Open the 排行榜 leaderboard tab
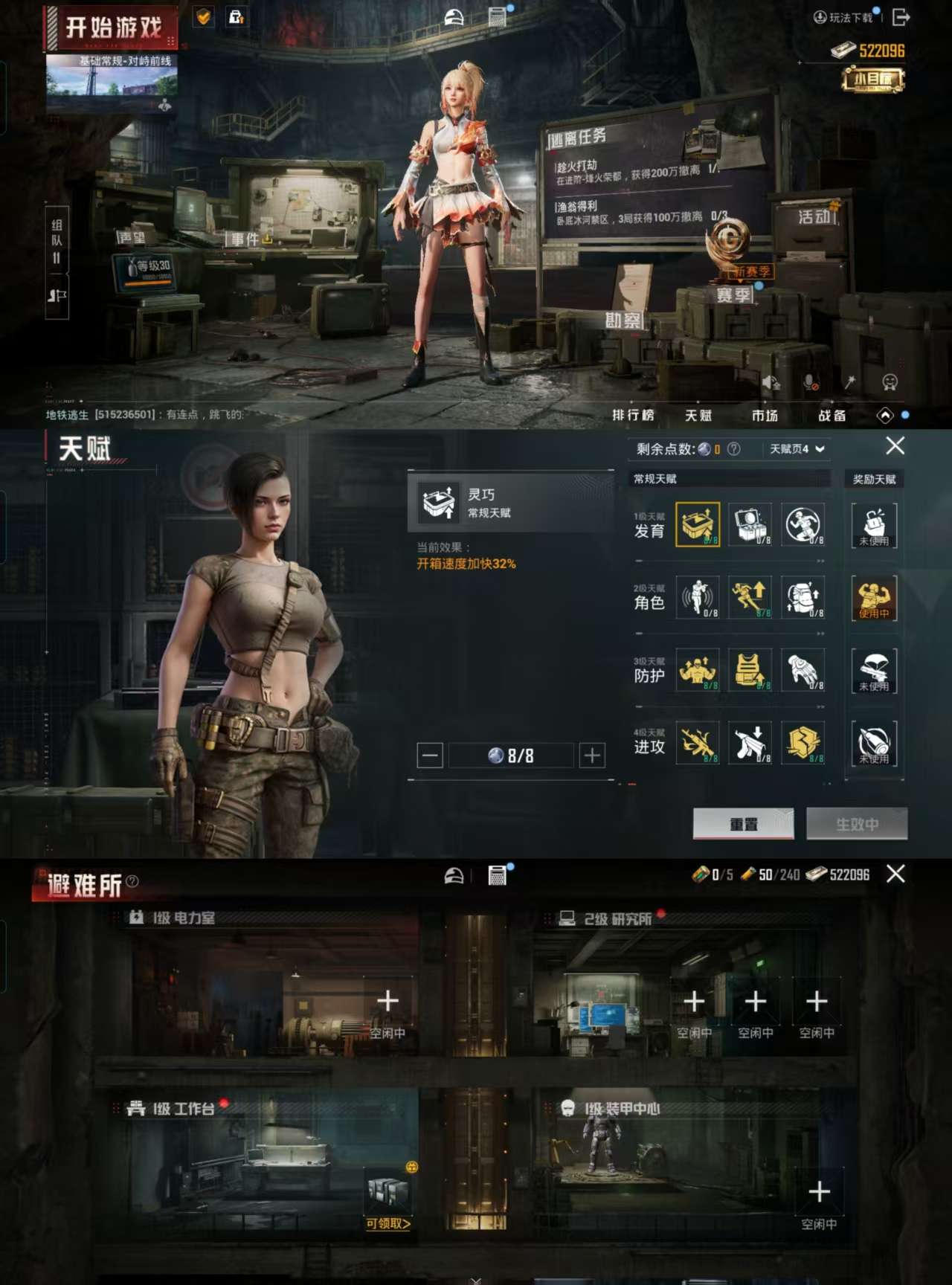The width and height of the screenshot is (952, 1285). click(633, 415)
